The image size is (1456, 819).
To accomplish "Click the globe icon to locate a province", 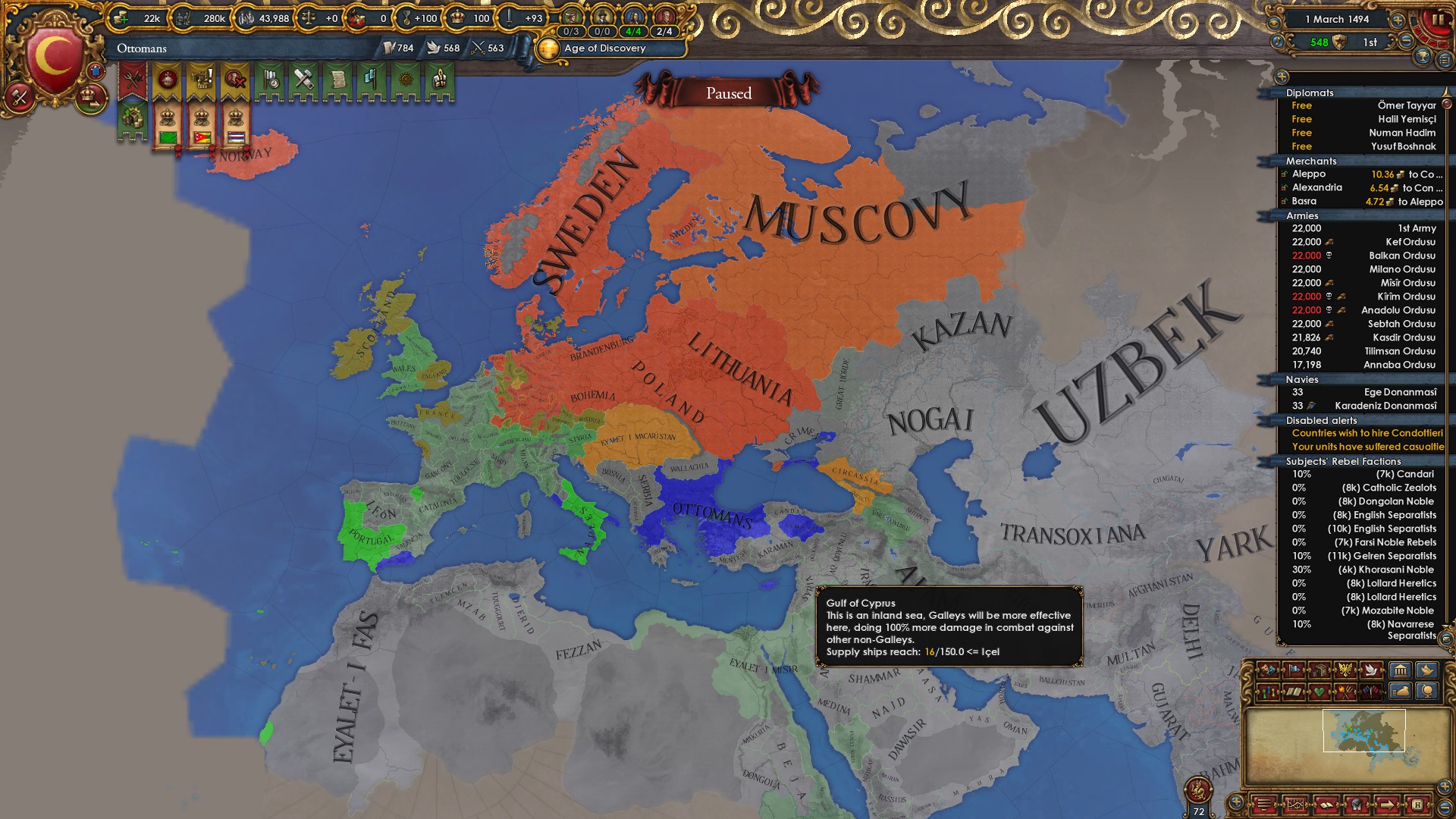I will coord(1426,692).
